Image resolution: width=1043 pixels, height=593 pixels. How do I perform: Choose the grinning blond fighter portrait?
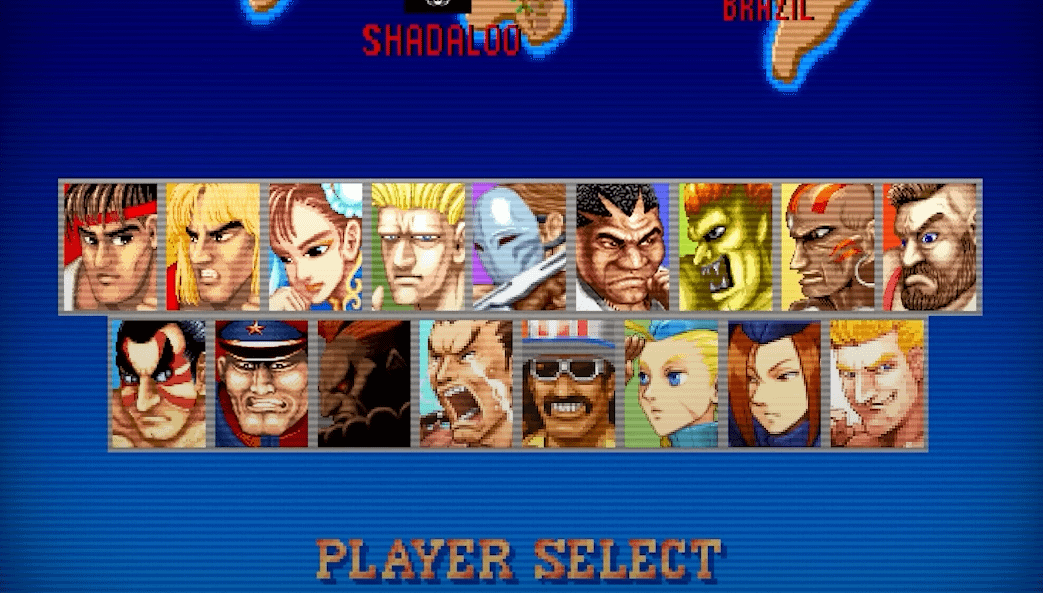coord(876,383)
